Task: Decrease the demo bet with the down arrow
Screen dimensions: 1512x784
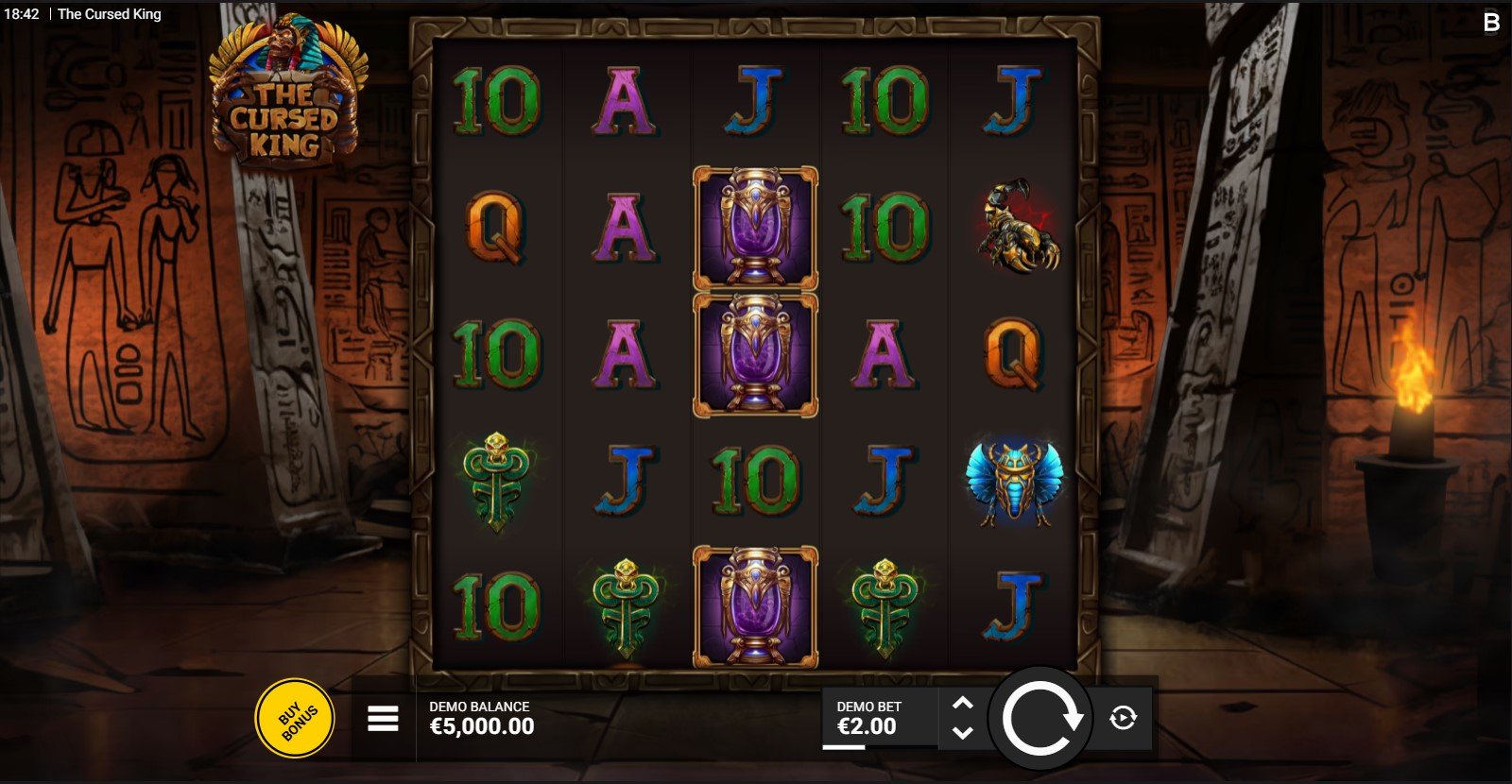Action: point(962,732)
